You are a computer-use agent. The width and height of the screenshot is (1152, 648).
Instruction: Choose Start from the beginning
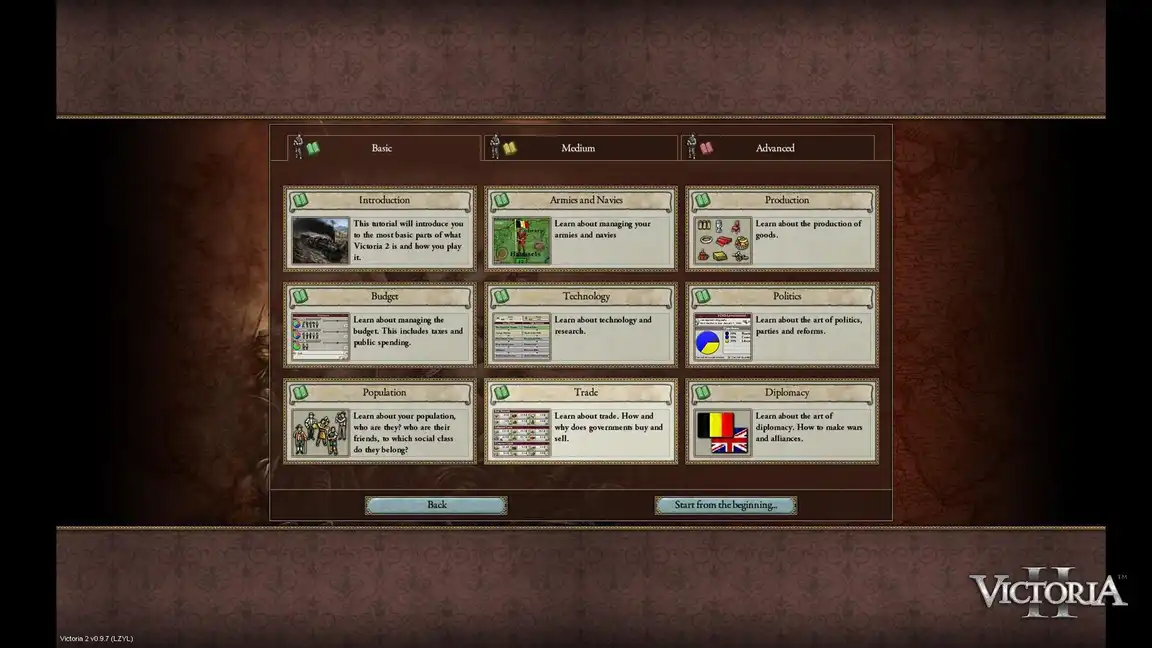point(725,505)
